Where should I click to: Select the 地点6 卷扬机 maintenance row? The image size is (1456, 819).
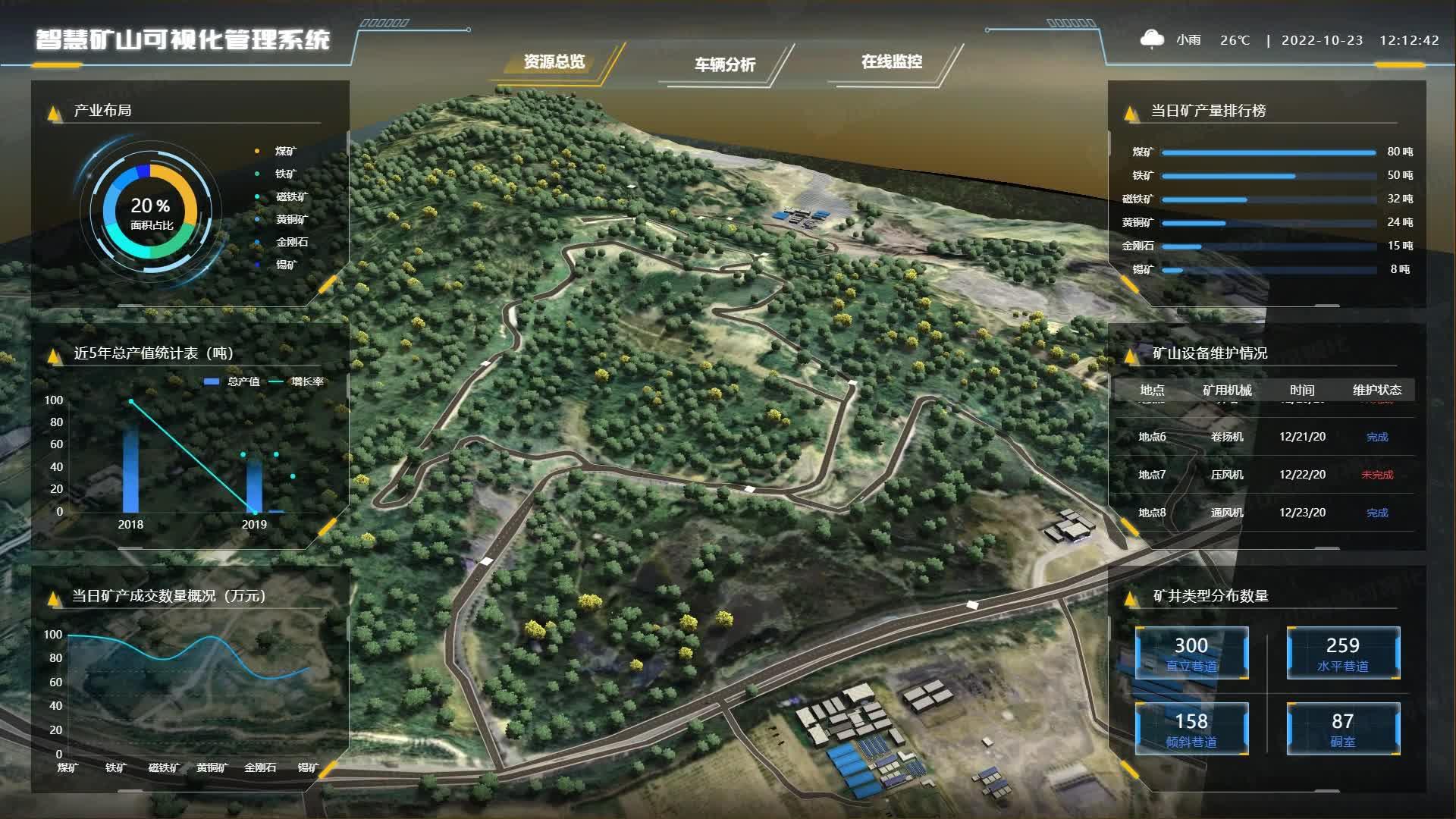pyautogui.click(x=1263, y=437)
